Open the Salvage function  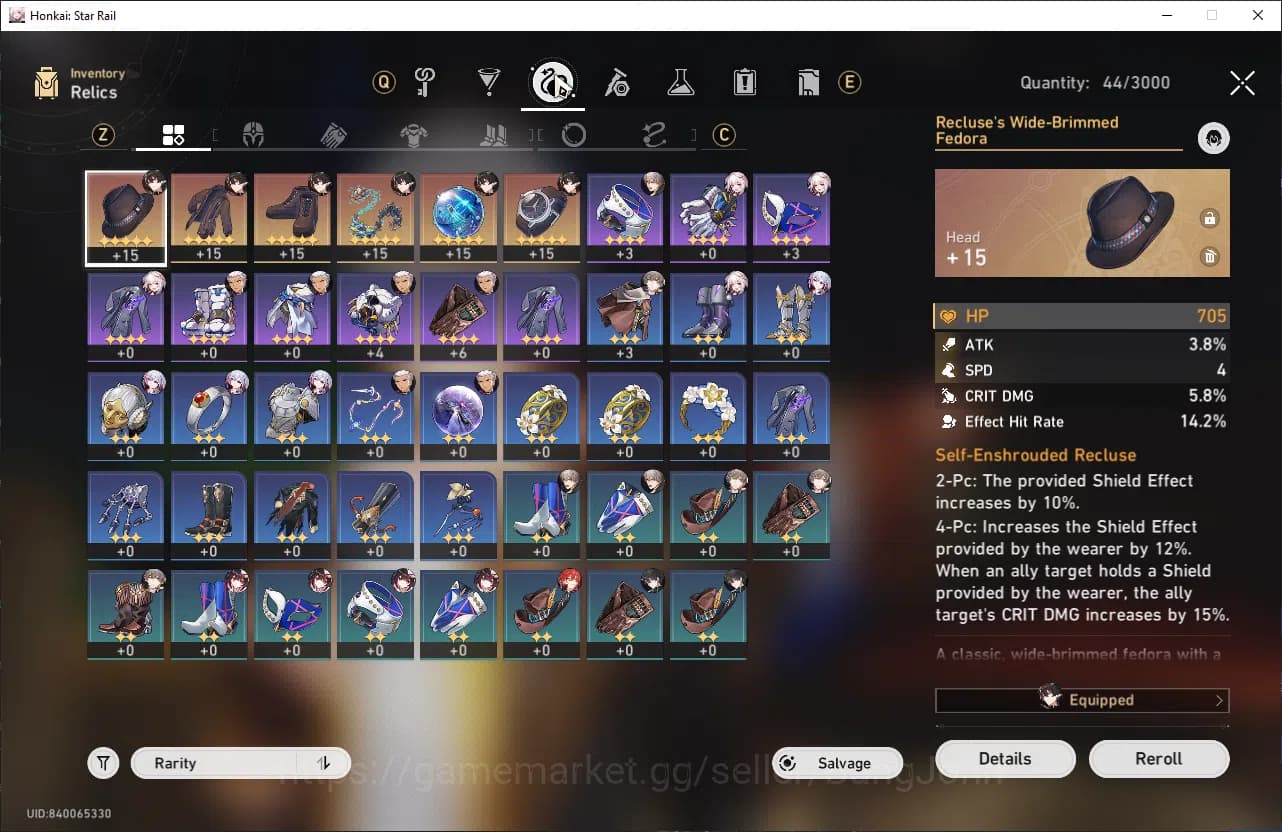(837, 763)
